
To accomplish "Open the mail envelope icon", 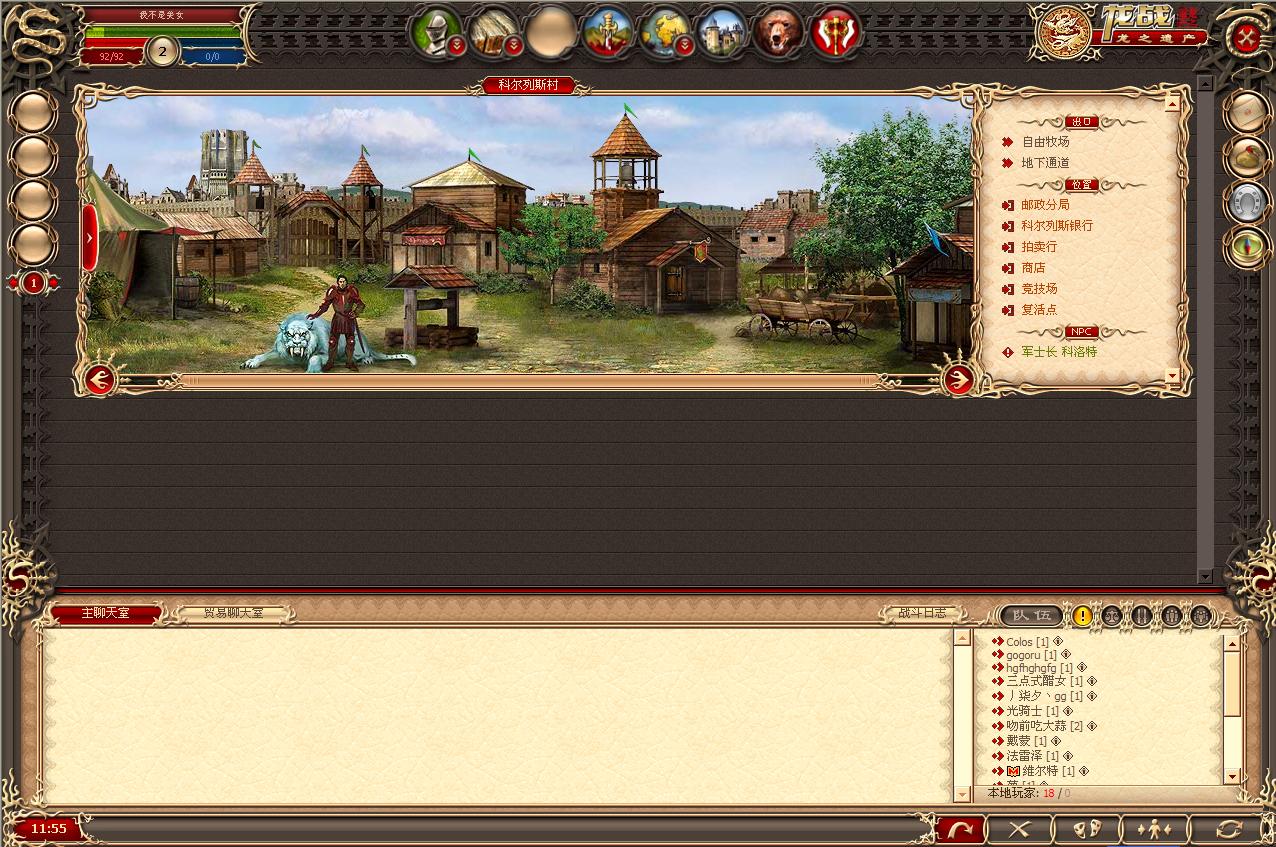I will click(x=1247, y=113).
